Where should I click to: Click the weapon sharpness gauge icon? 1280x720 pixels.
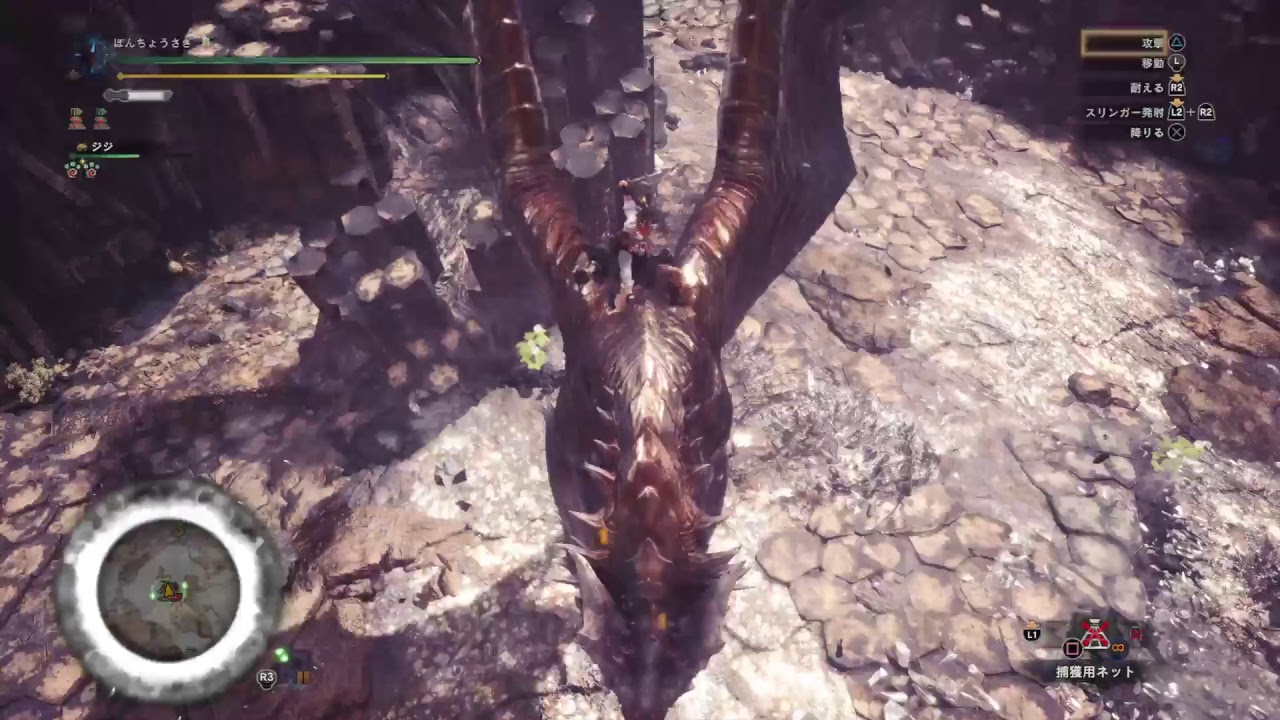pyautogui.click(x=135, y=94)
